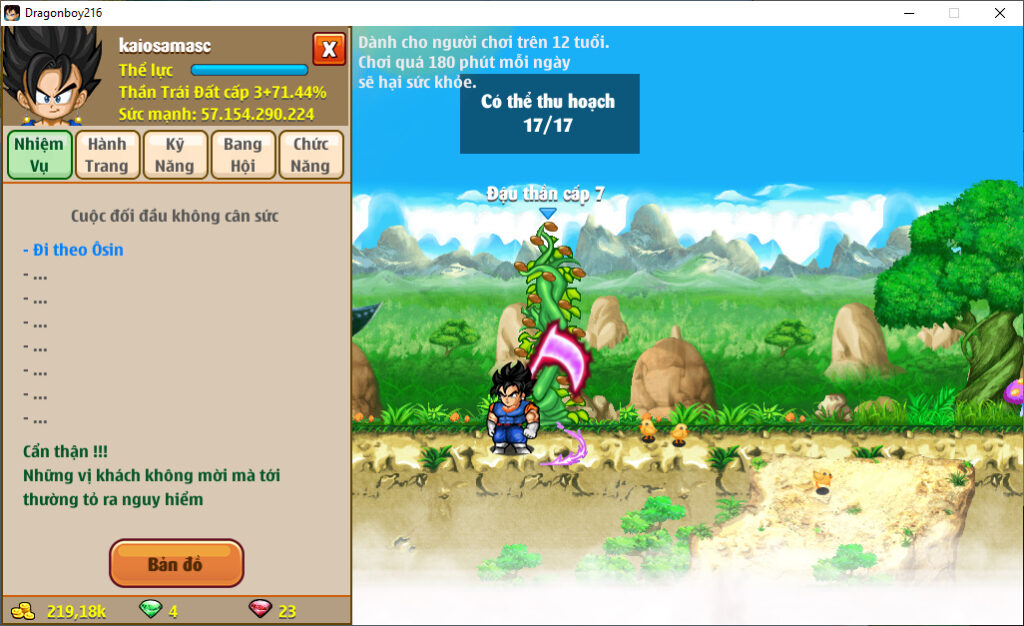Harvest beans via 'Có thể thu hoạch' box
1024x626 pixels.
[549, 113]
